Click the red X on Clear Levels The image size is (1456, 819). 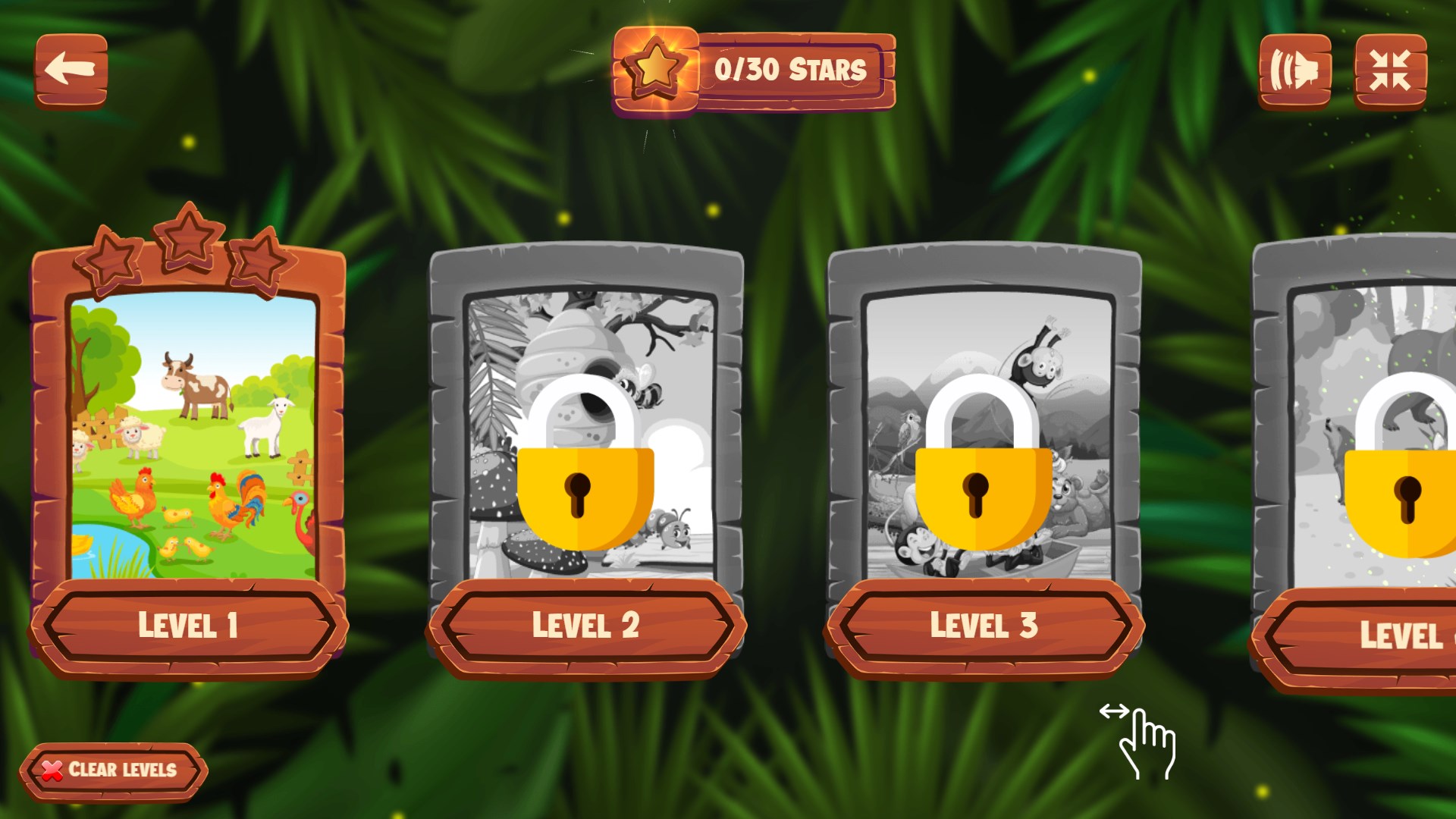click(x=50, y=770)
